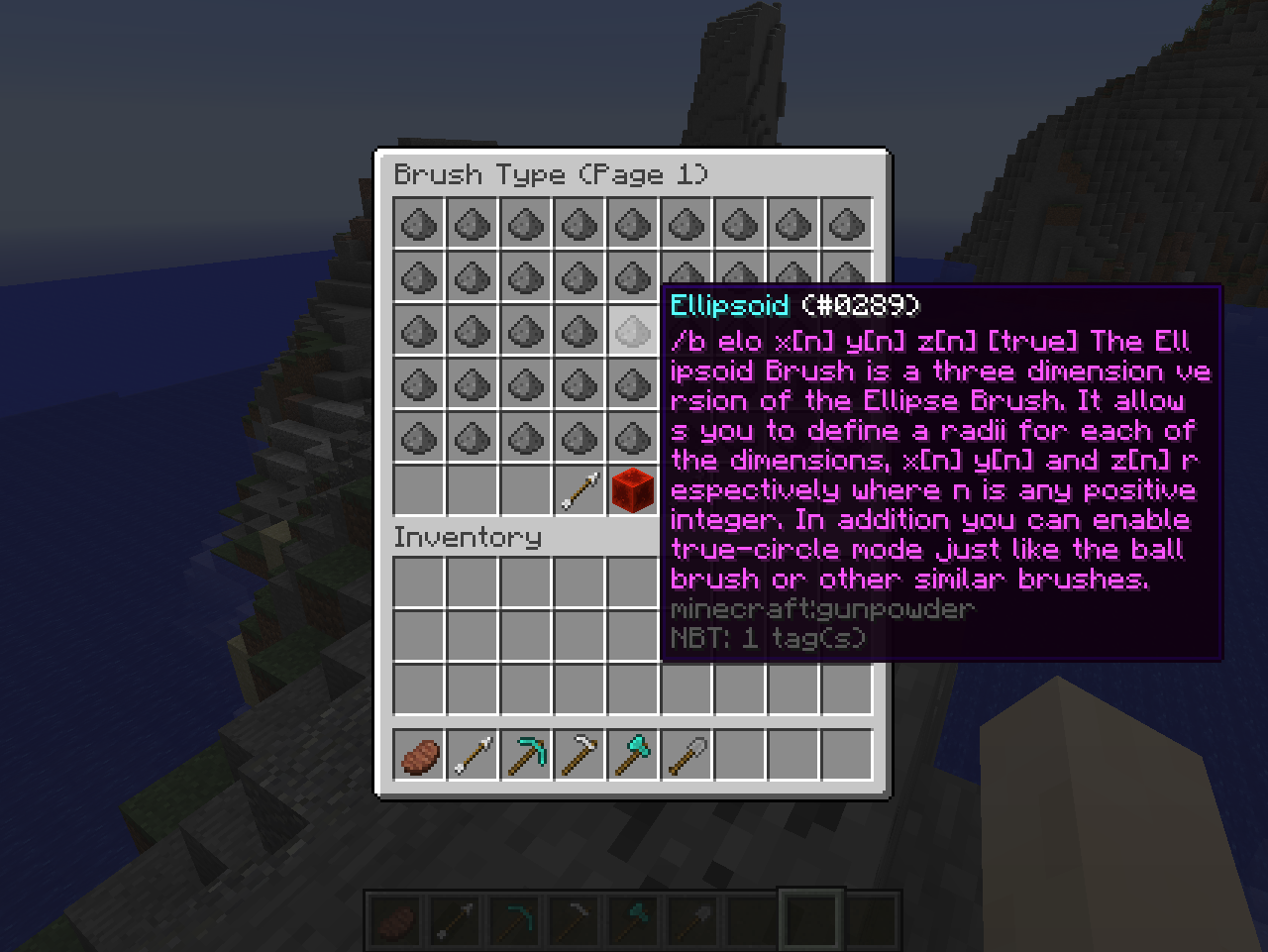1268x952 pixels.
Task: Click the Brush Type (Page 1) title
Action: coord(551,174)
